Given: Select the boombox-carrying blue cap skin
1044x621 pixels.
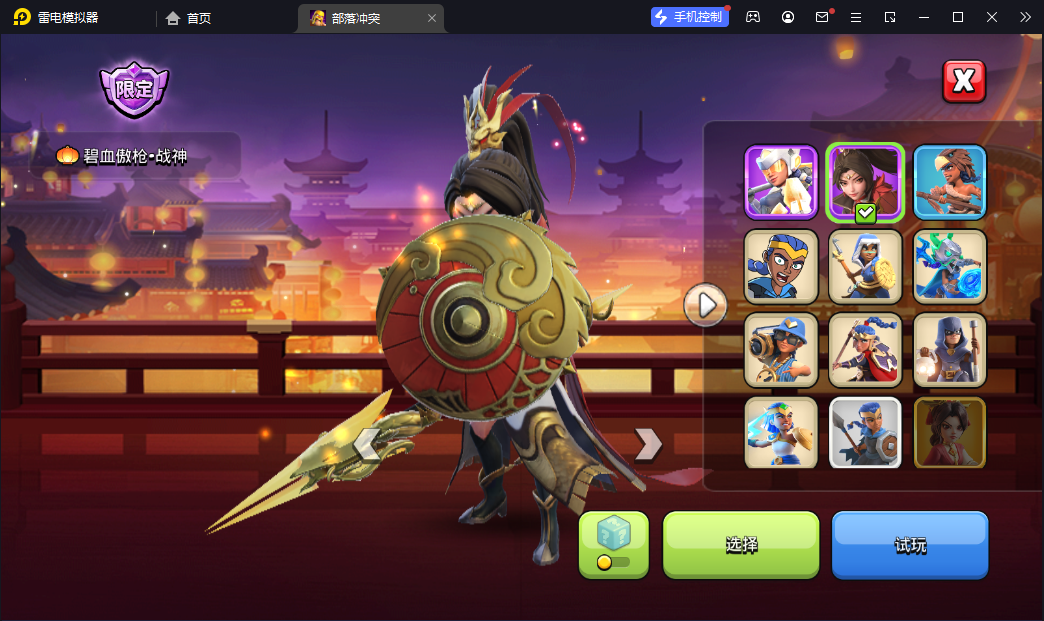Looking at the screenshot, I should click(x=781, y=350).
